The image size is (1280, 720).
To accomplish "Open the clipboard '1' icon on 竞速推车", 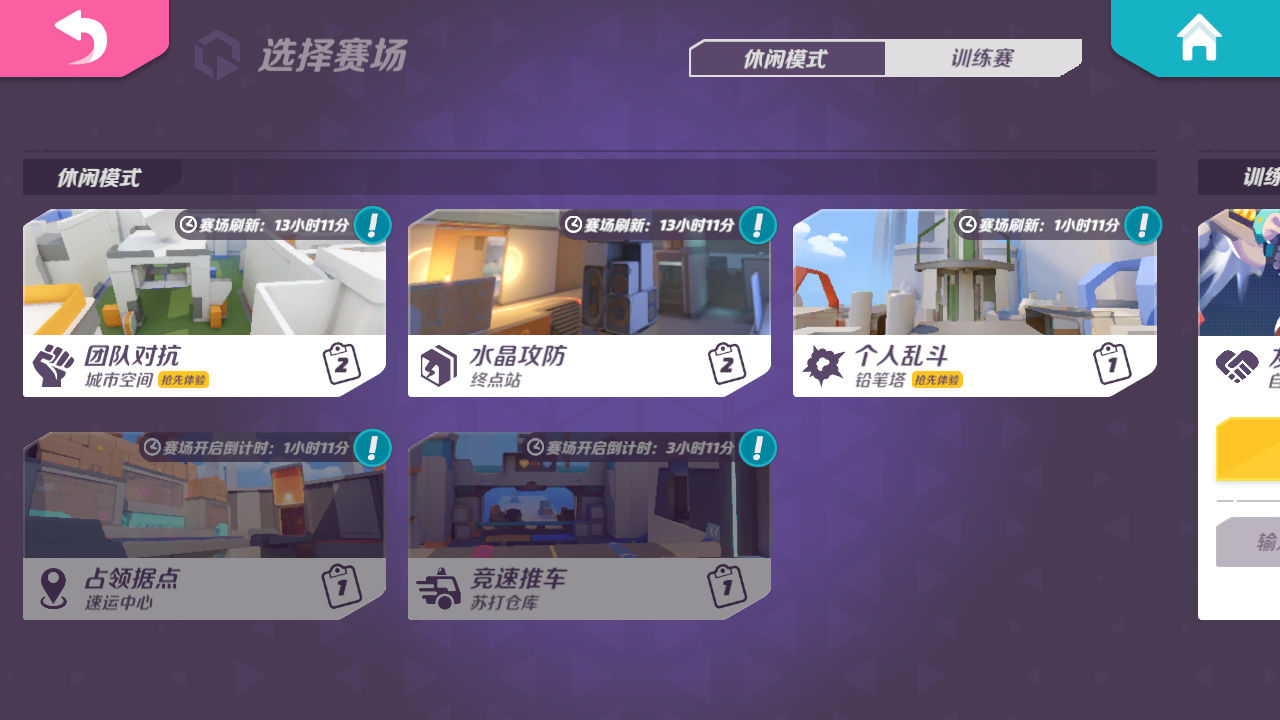I will [x=725, y=588].
